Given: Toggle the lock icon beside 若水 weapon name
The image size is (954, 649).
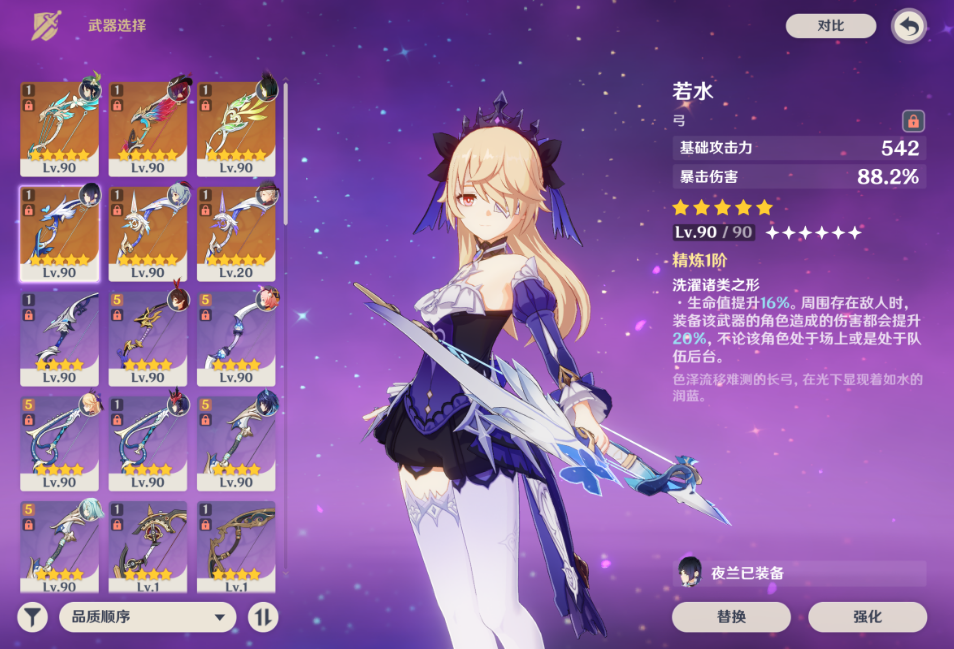Looking at the screenshot, I should click(912, 122).
